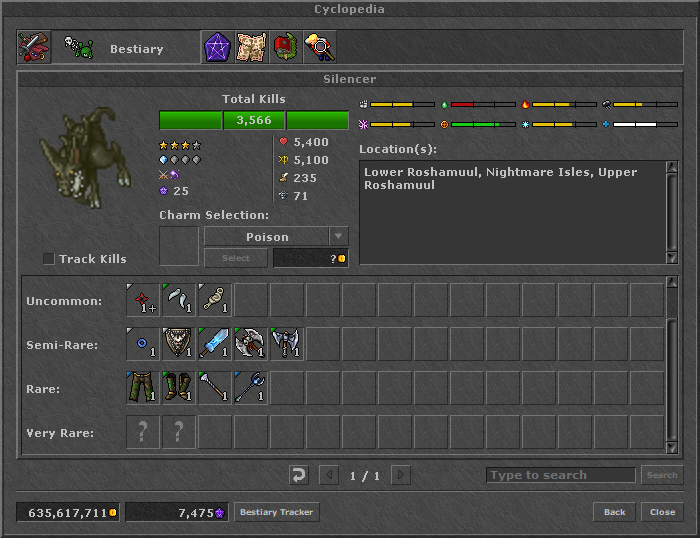
Task: Click the glowing blue sword loot slot
Action: [215, 344]
